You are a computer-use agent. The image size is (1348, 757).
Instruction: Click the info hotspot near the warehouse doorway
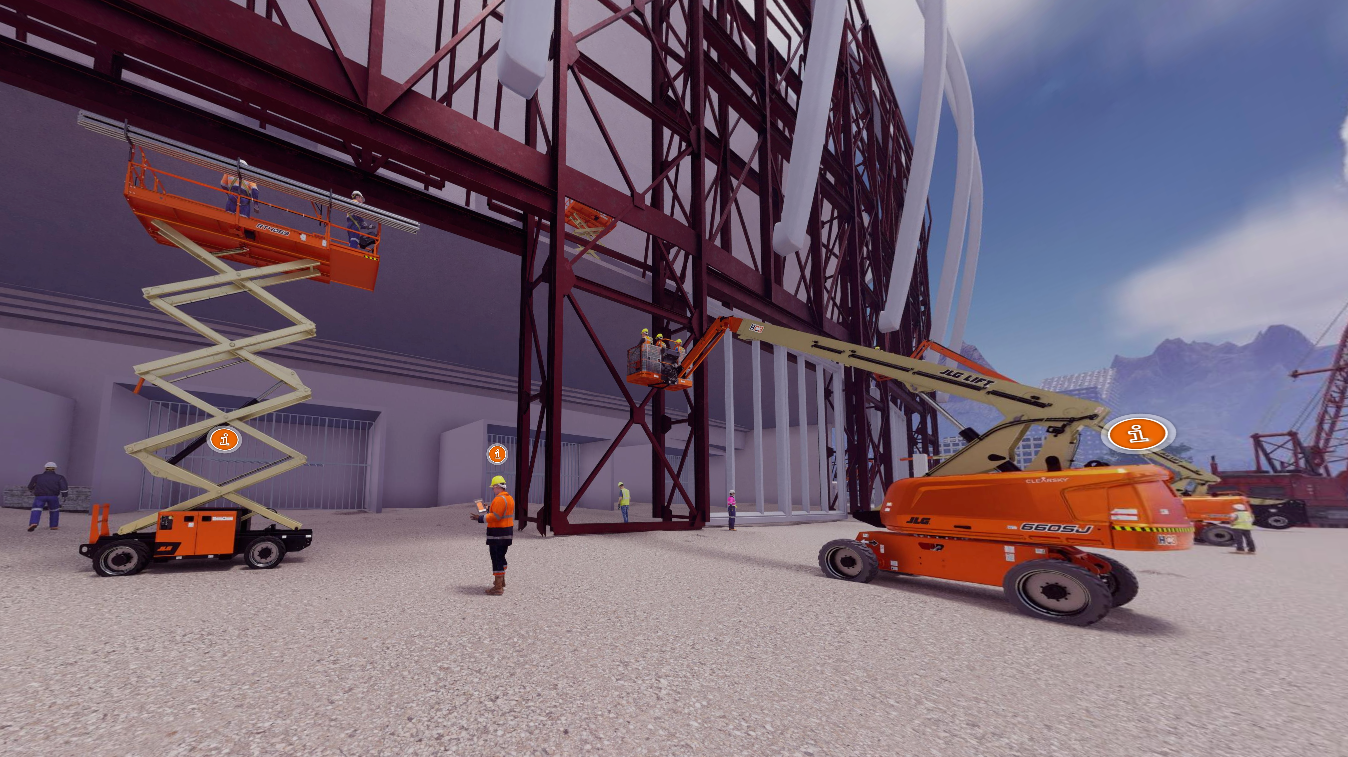click(x=495, y=453)
